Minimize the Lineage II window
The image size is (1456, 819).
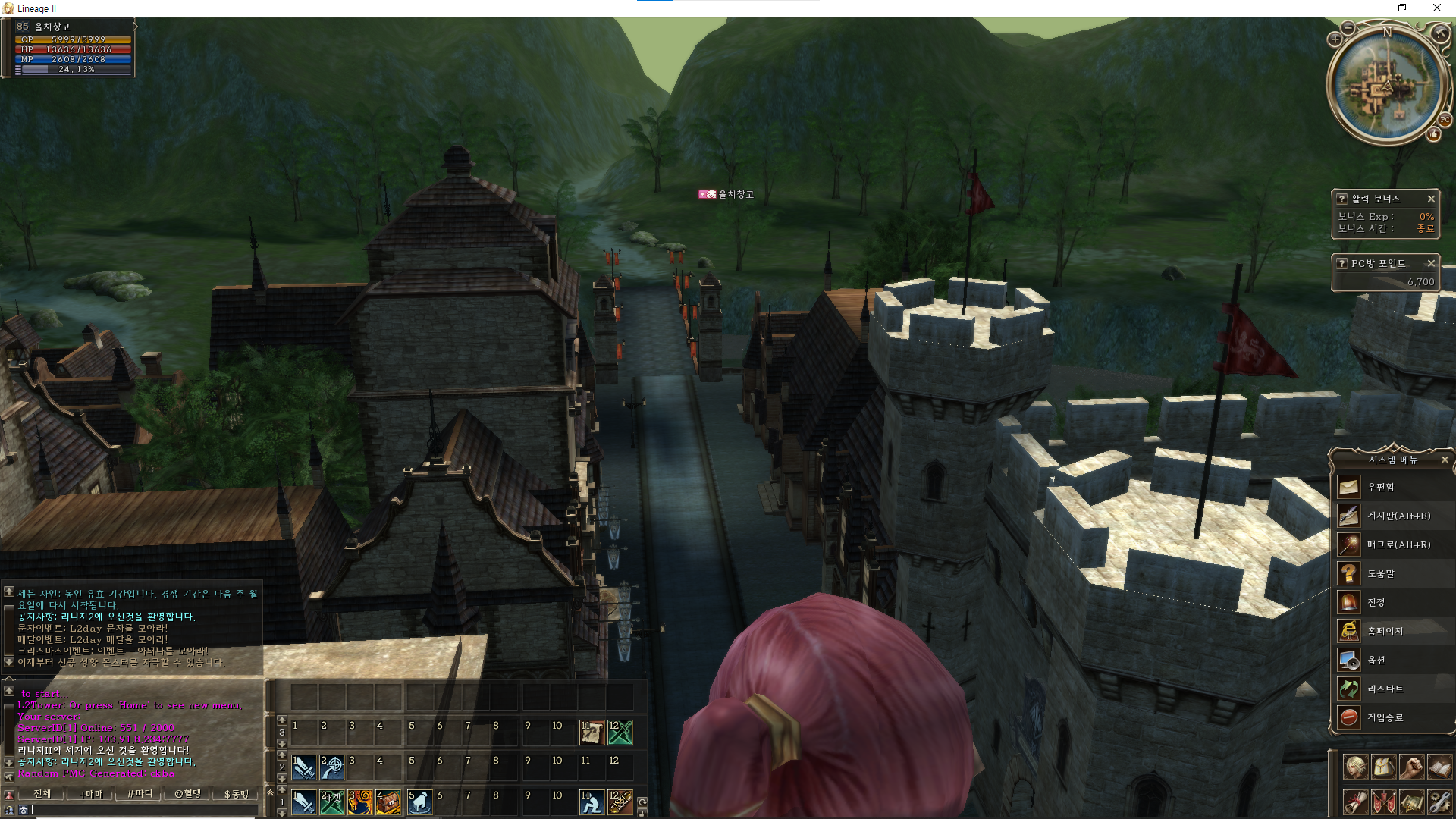point(1368,8)
